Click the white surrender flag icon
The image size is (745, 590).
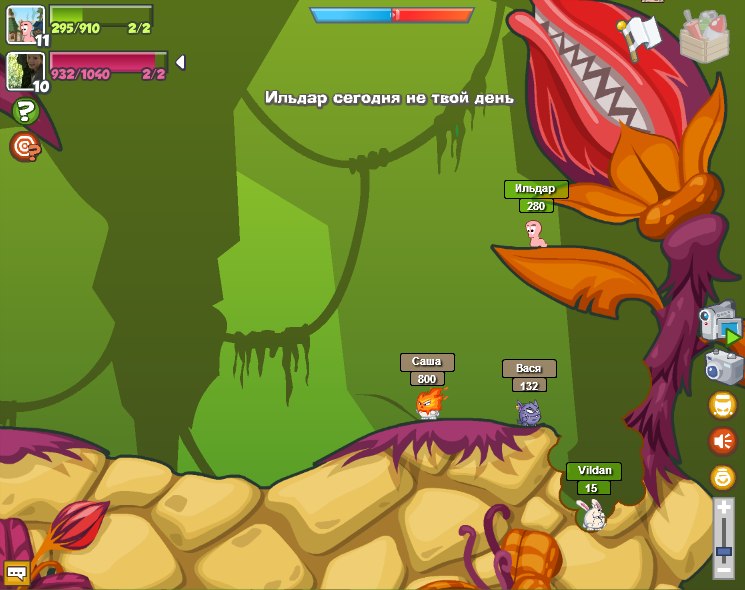tap(641, 34)
